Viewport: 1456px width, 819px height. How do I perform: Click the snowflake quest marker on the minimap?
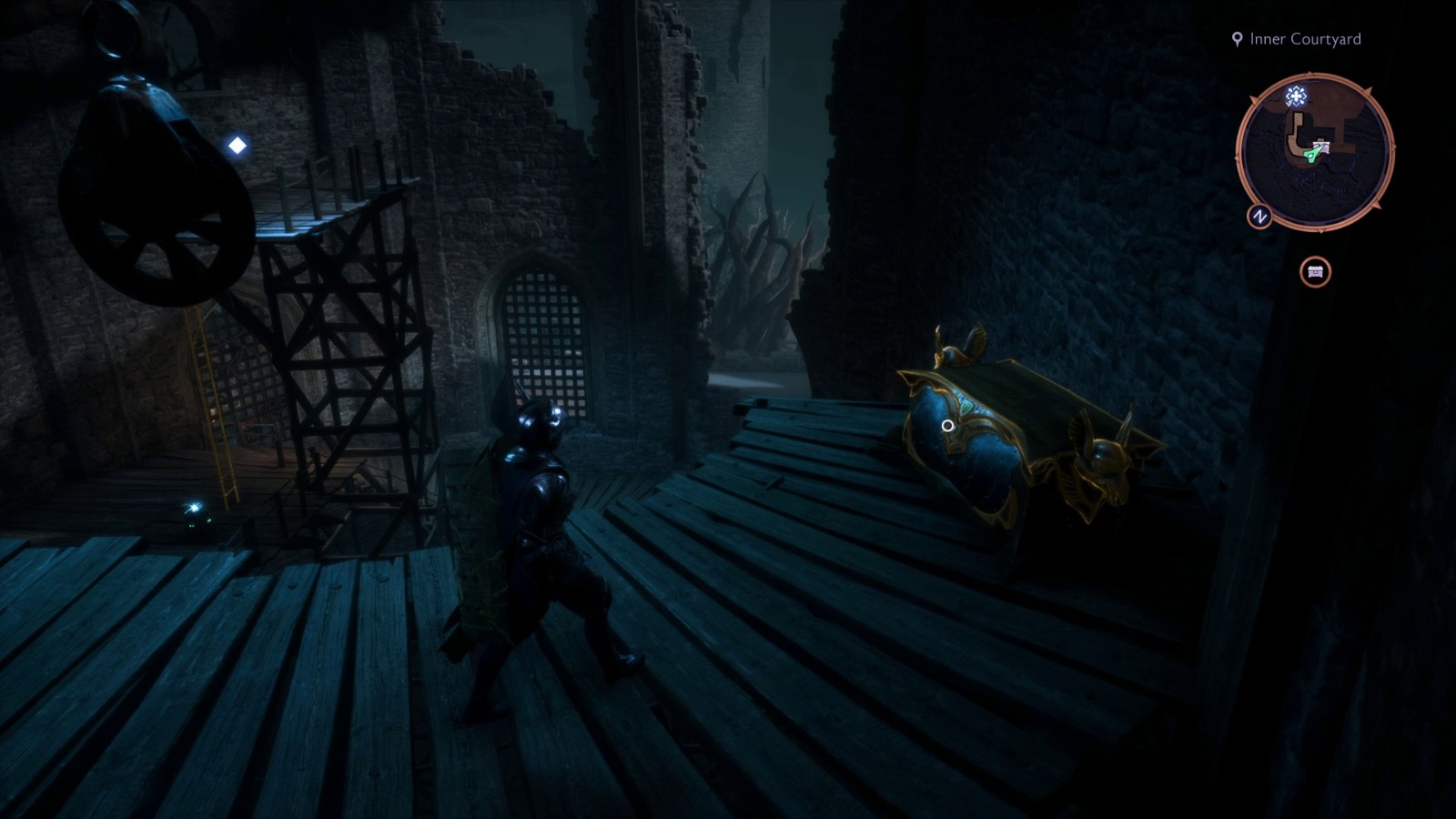1297,95
